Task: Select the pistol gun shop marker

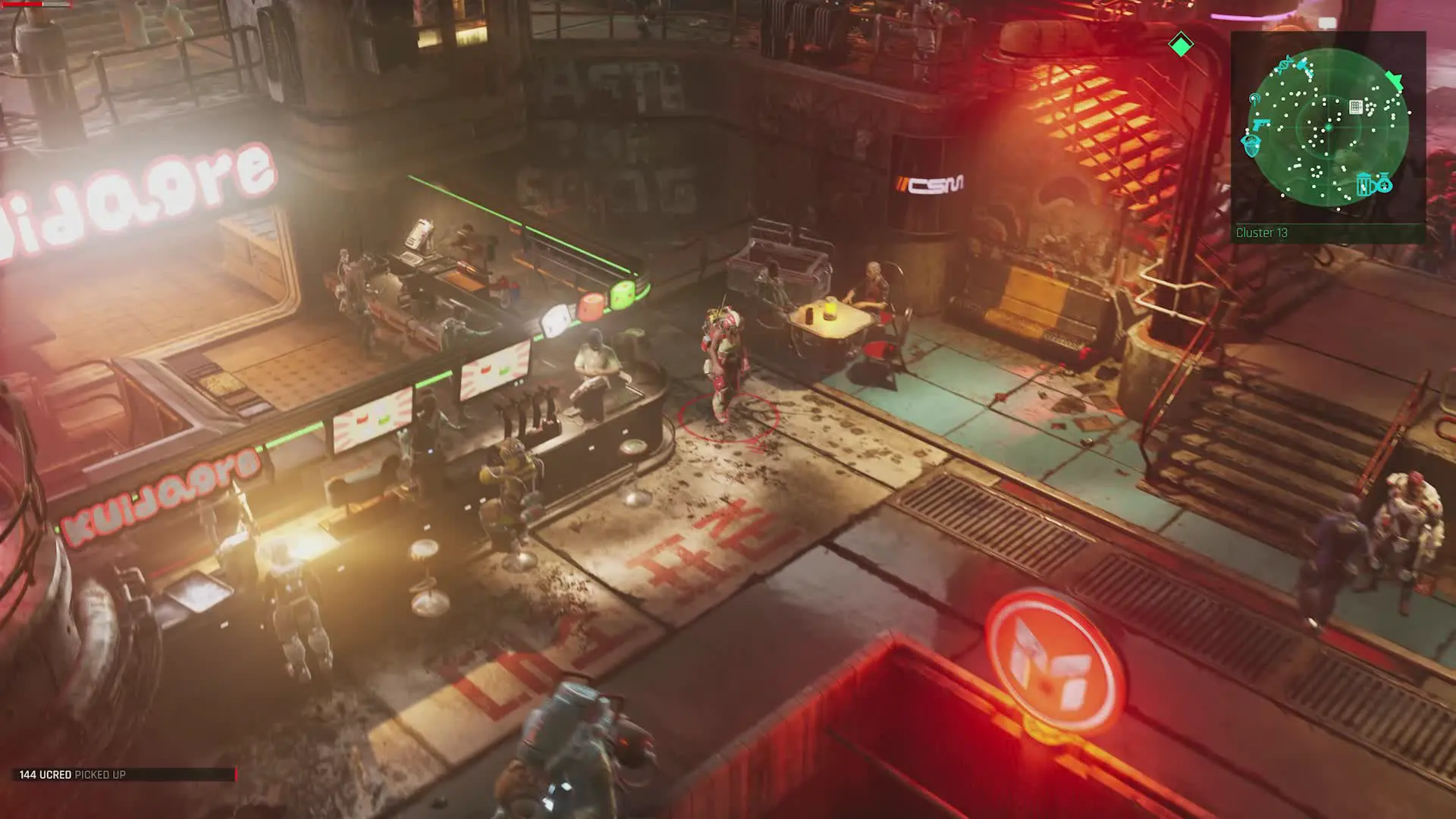Action: pyautogui.click(x=1261, y=124)
